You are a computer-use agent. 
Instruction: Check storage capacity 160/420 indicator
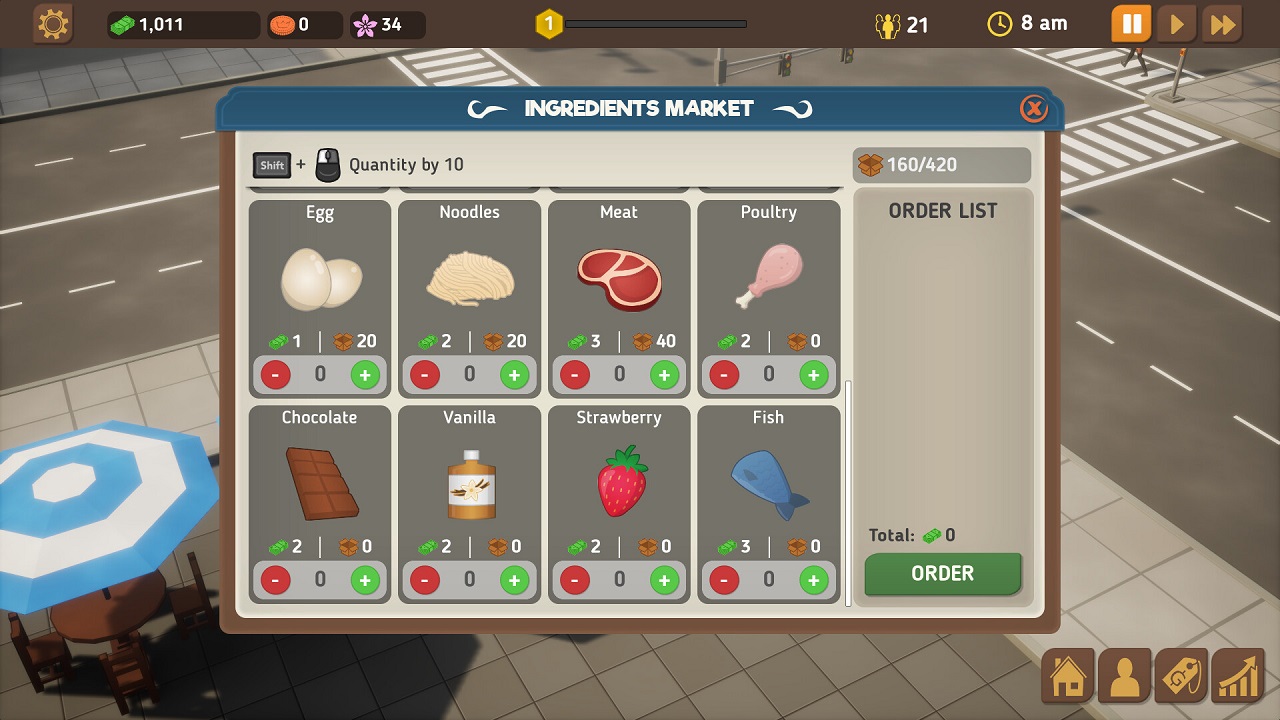coord(941,164)
